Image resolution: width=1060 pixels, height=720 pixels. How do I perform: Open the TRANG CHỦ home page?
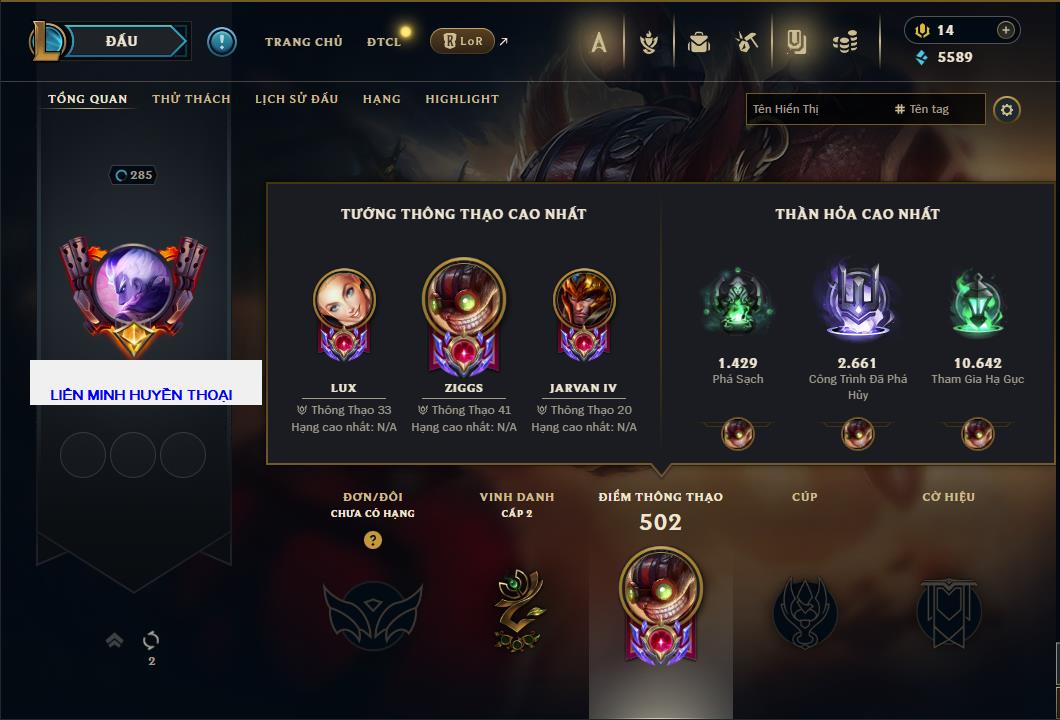click(x=303, y=42)
